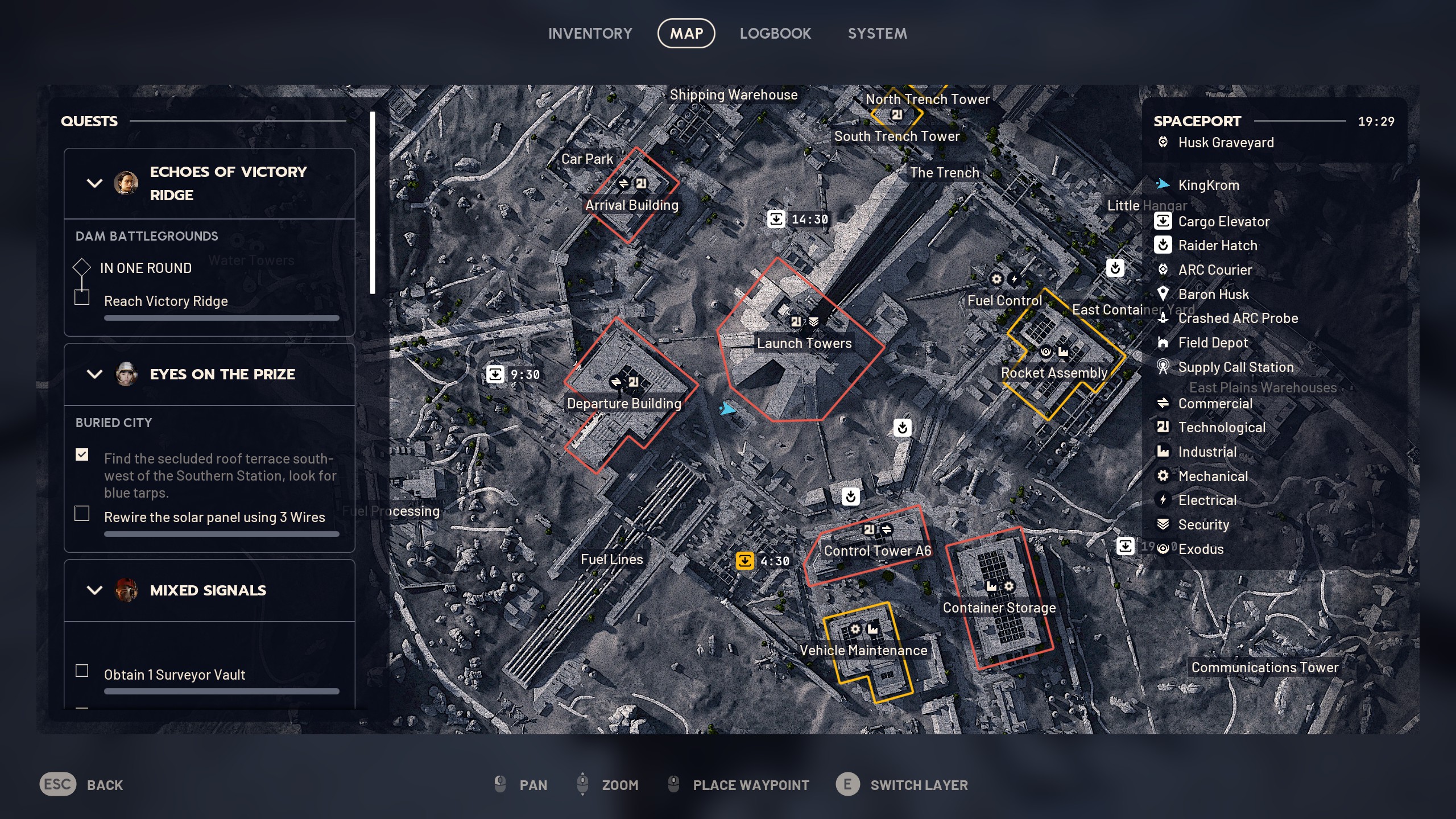Click the Raider Hatch legend icon
Viewport: 1456px width, 819px height.
point(1164,246)
